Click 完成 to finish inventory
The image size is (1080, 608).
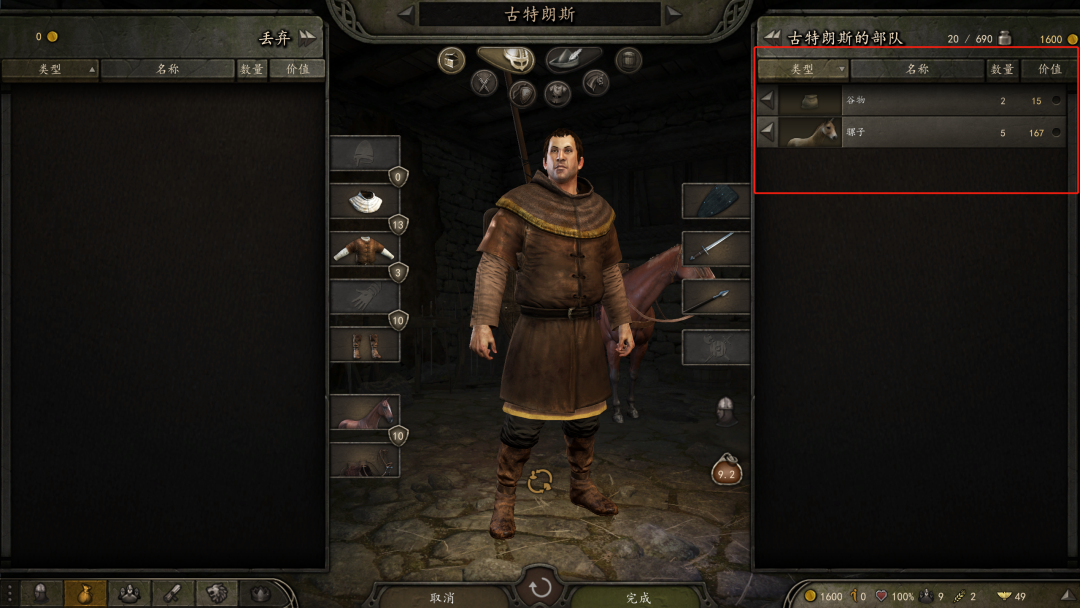coord(638,597)
